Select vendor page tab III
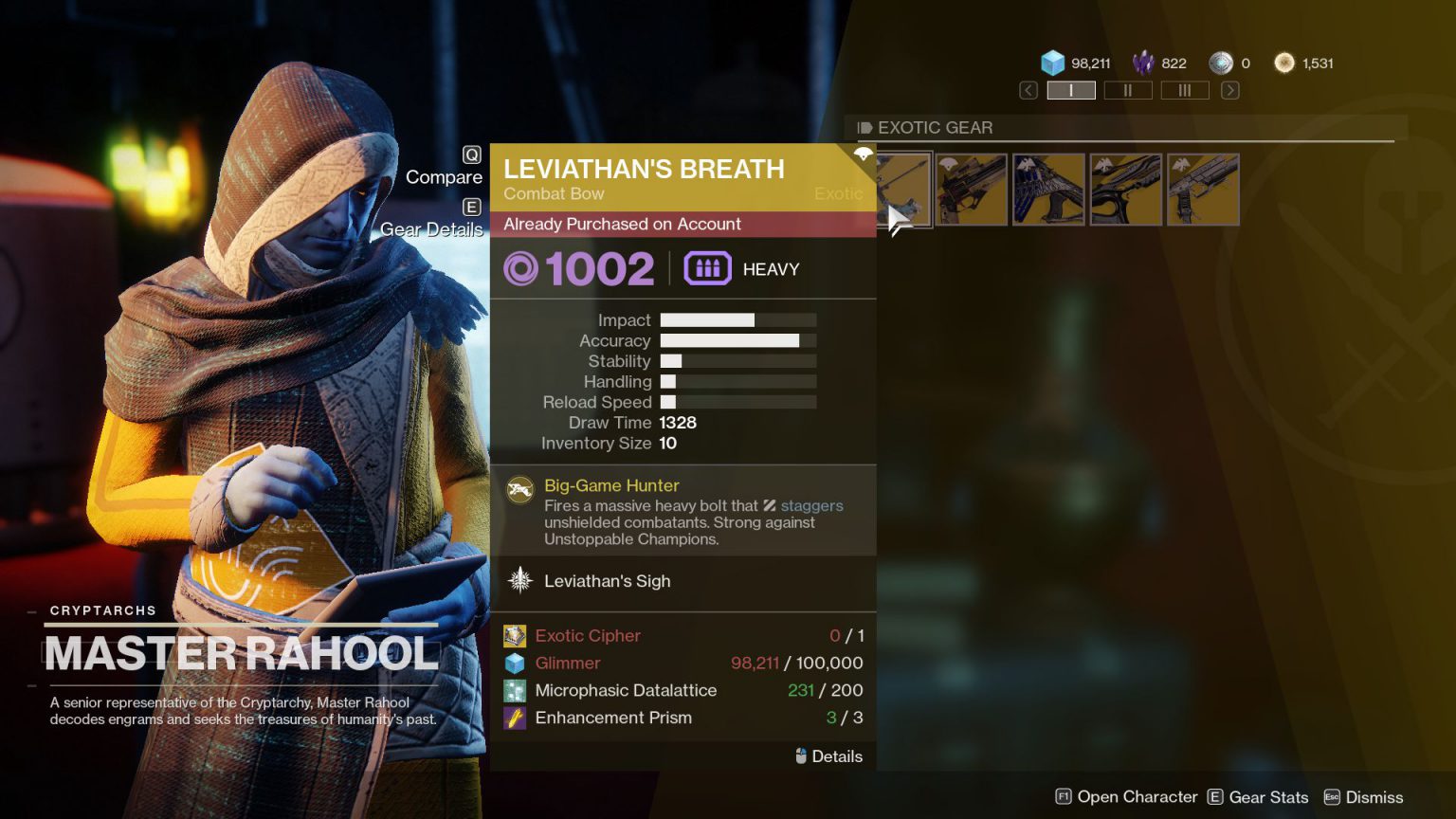 1185,90
